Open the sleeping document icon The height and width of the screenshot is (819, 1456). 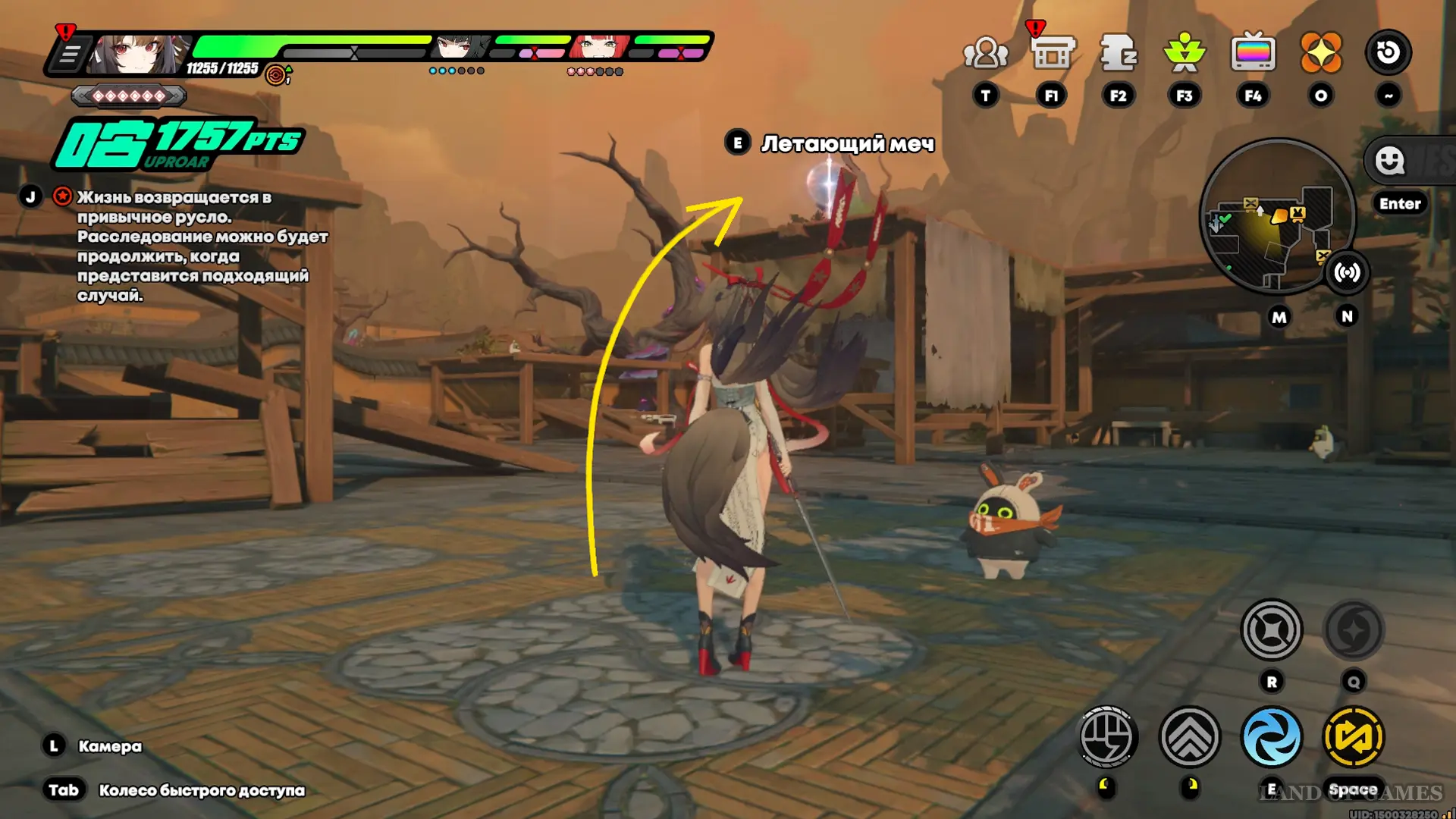(1118, 53)
